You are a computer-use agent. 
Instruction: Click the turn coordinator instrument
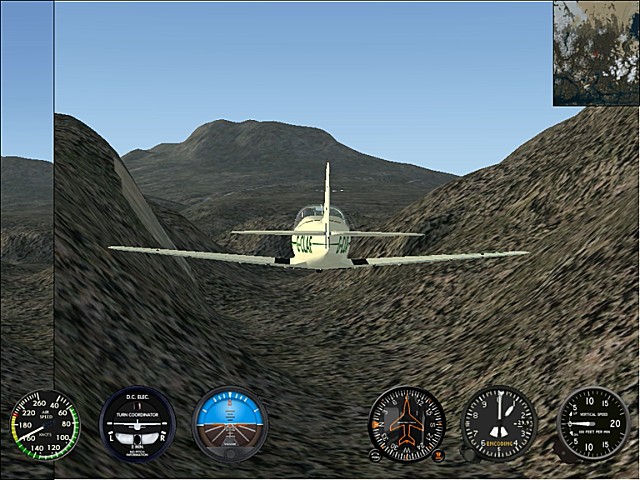137,423
